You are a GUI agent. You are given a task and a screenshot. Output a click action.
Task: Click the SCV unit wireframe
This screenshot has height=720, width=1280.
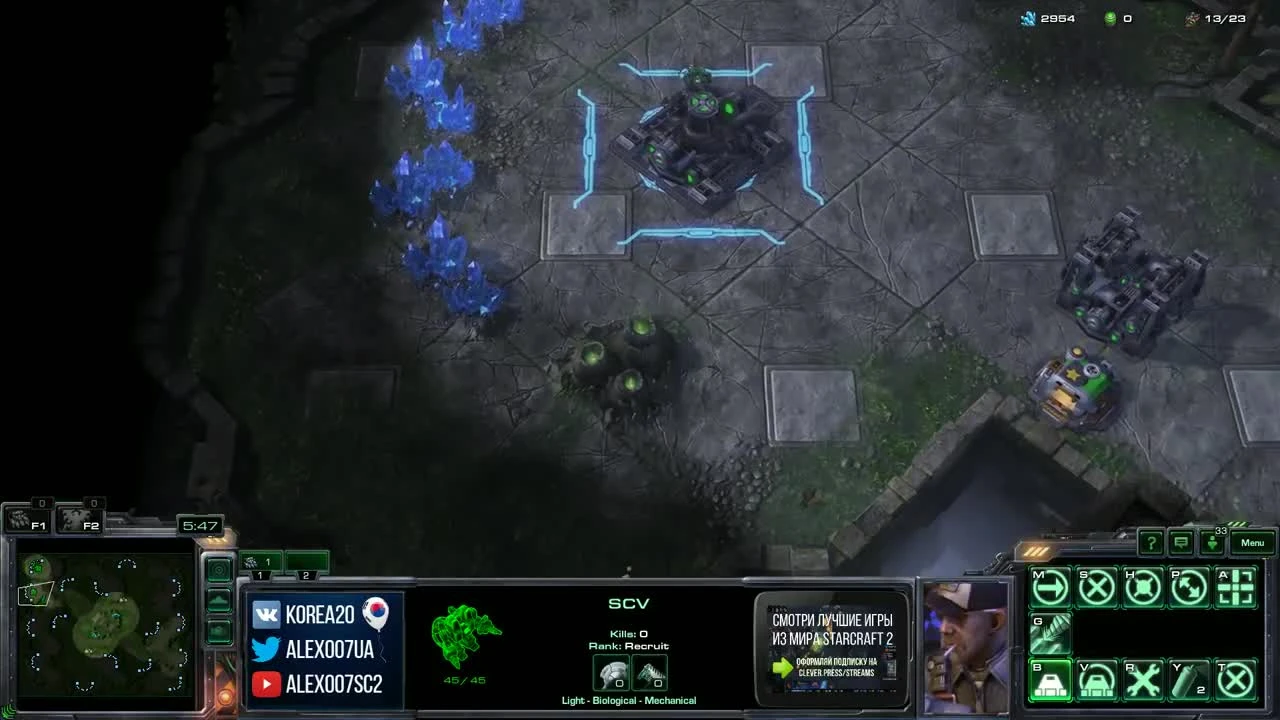pos(465,635)
